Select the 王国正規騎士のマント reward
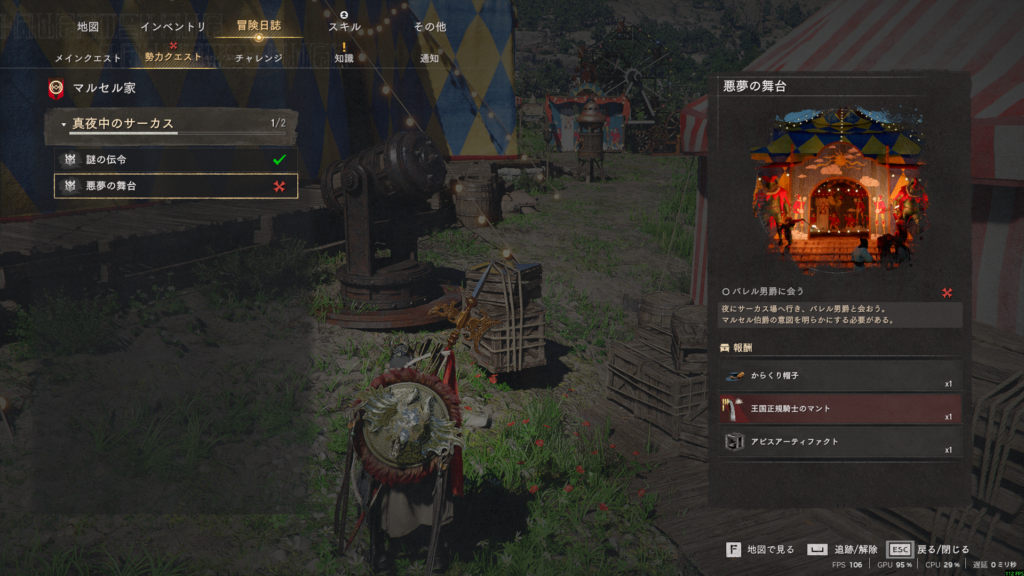1024x576 pixels. click(x=840, y=409)
